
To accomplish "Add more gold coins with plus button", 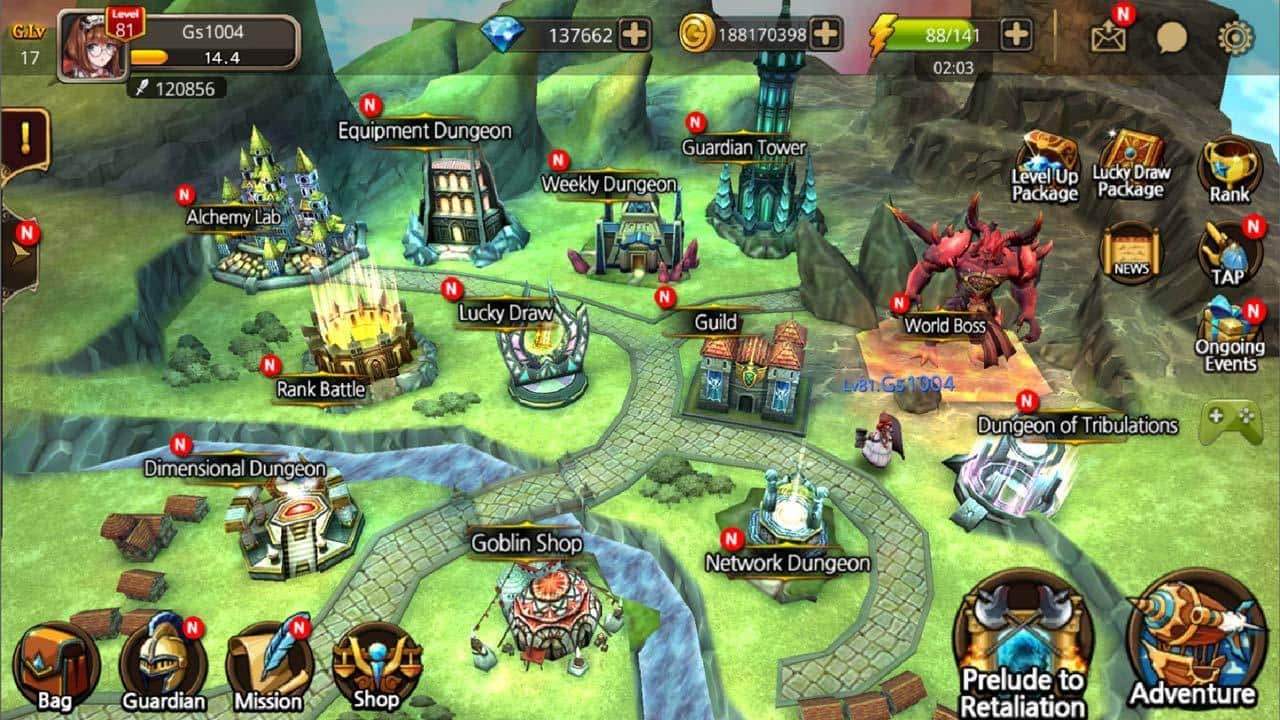I will pos(825,35).
